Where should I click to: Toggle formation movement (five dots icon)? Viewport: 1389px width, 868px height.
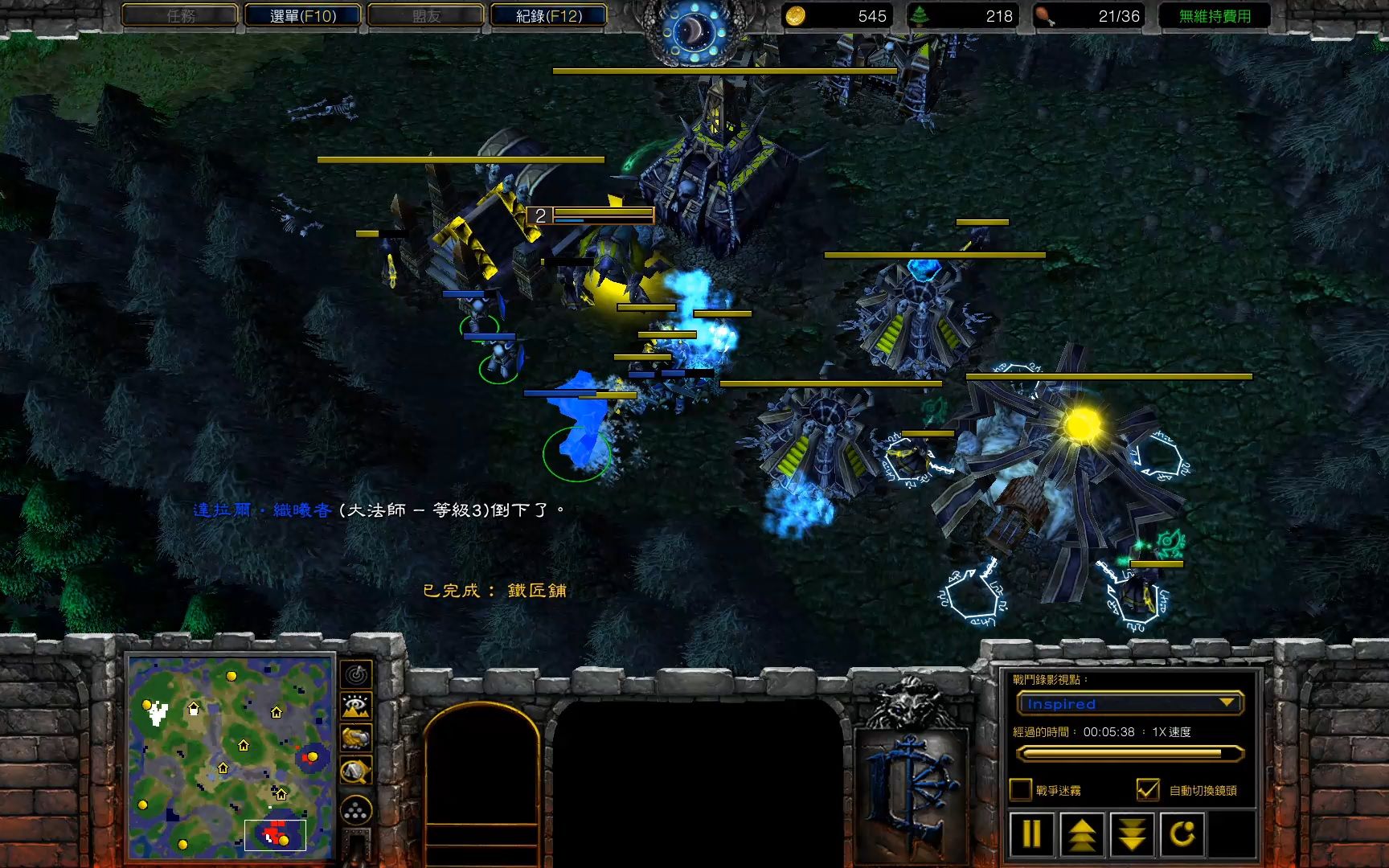(356, 810)
